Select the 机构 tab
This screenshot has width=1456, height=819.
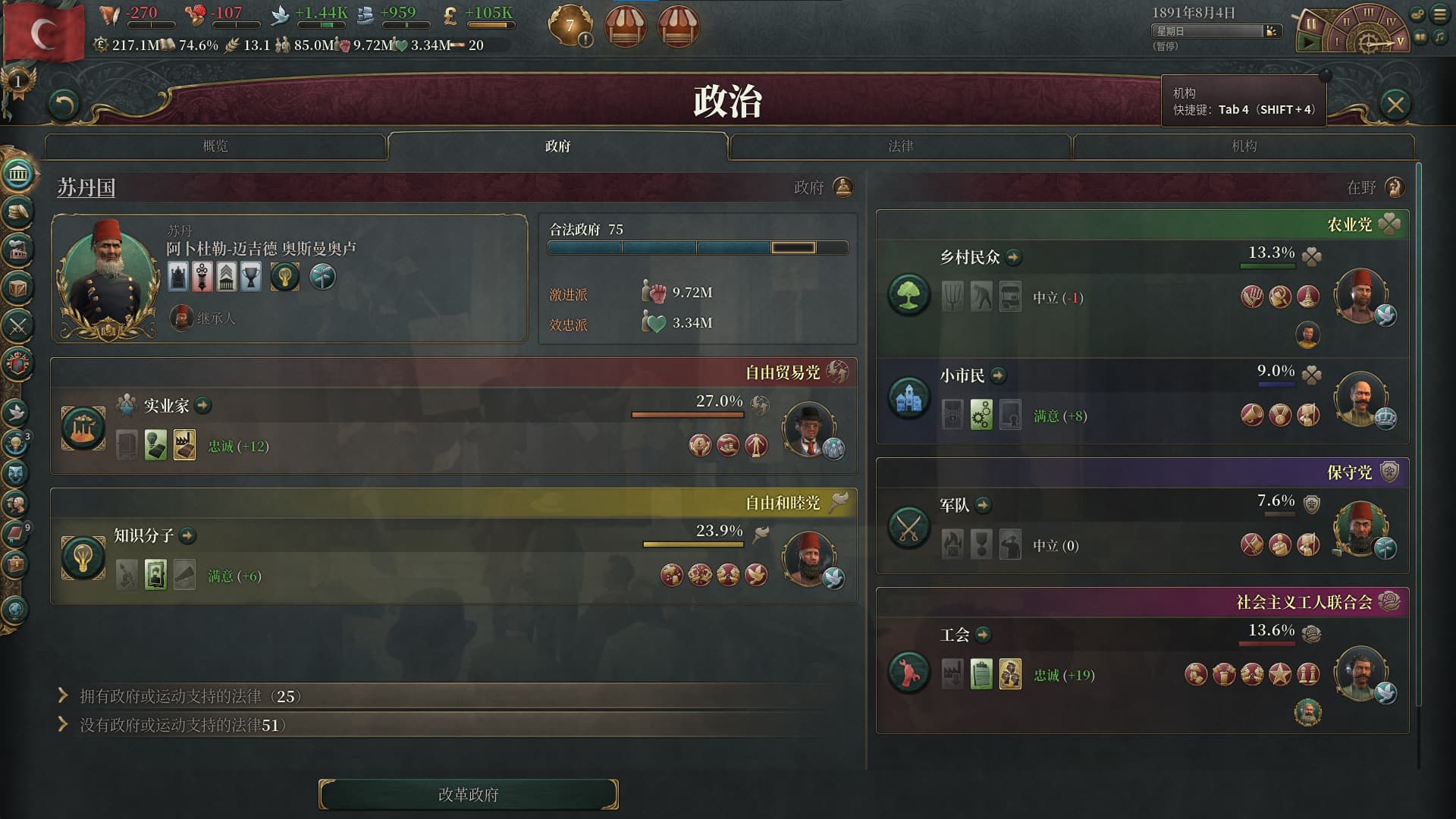pos(1244,146)
